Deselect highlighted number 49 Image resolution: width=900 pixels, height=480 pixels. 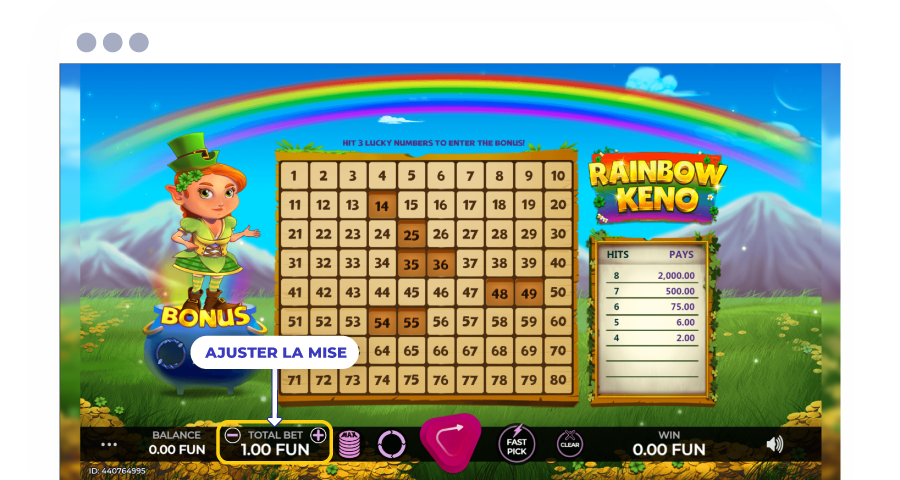pyautogui.click(x=529, y=294)
